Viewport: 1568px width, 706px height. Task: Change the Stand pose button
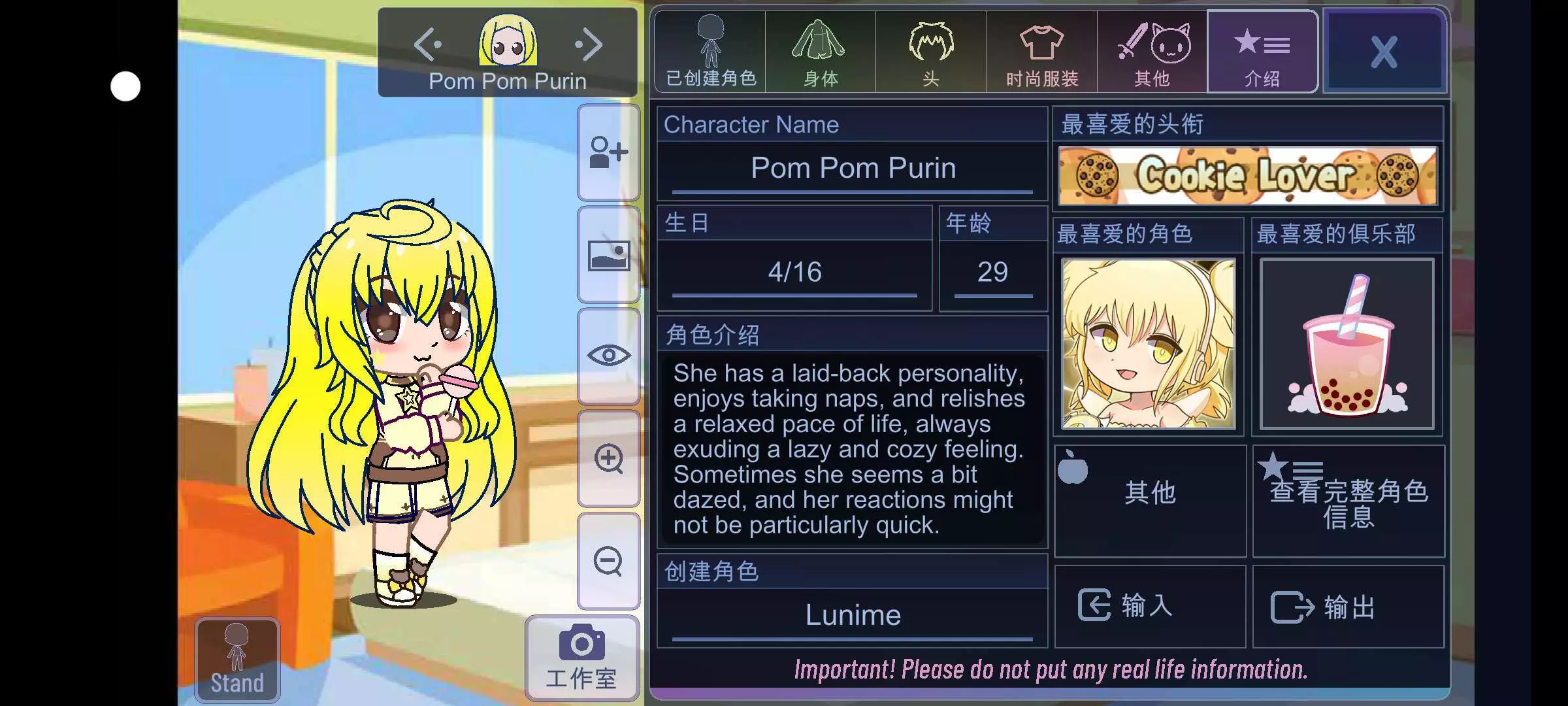pyautogui.click(x=237, y=660)
